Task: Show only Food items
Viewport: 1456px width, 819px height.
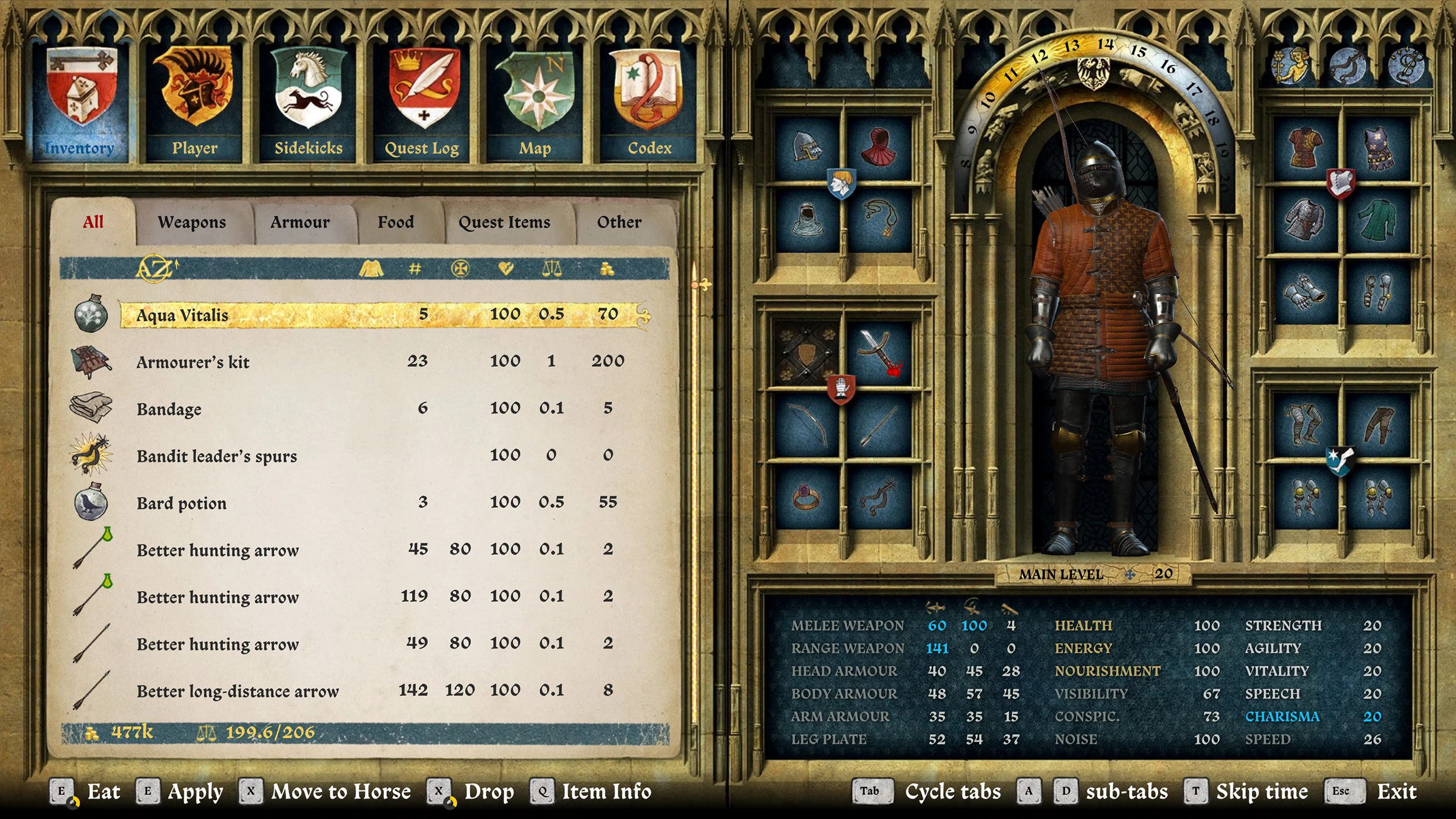Action: pyautogui.click(x=395, y=222)
